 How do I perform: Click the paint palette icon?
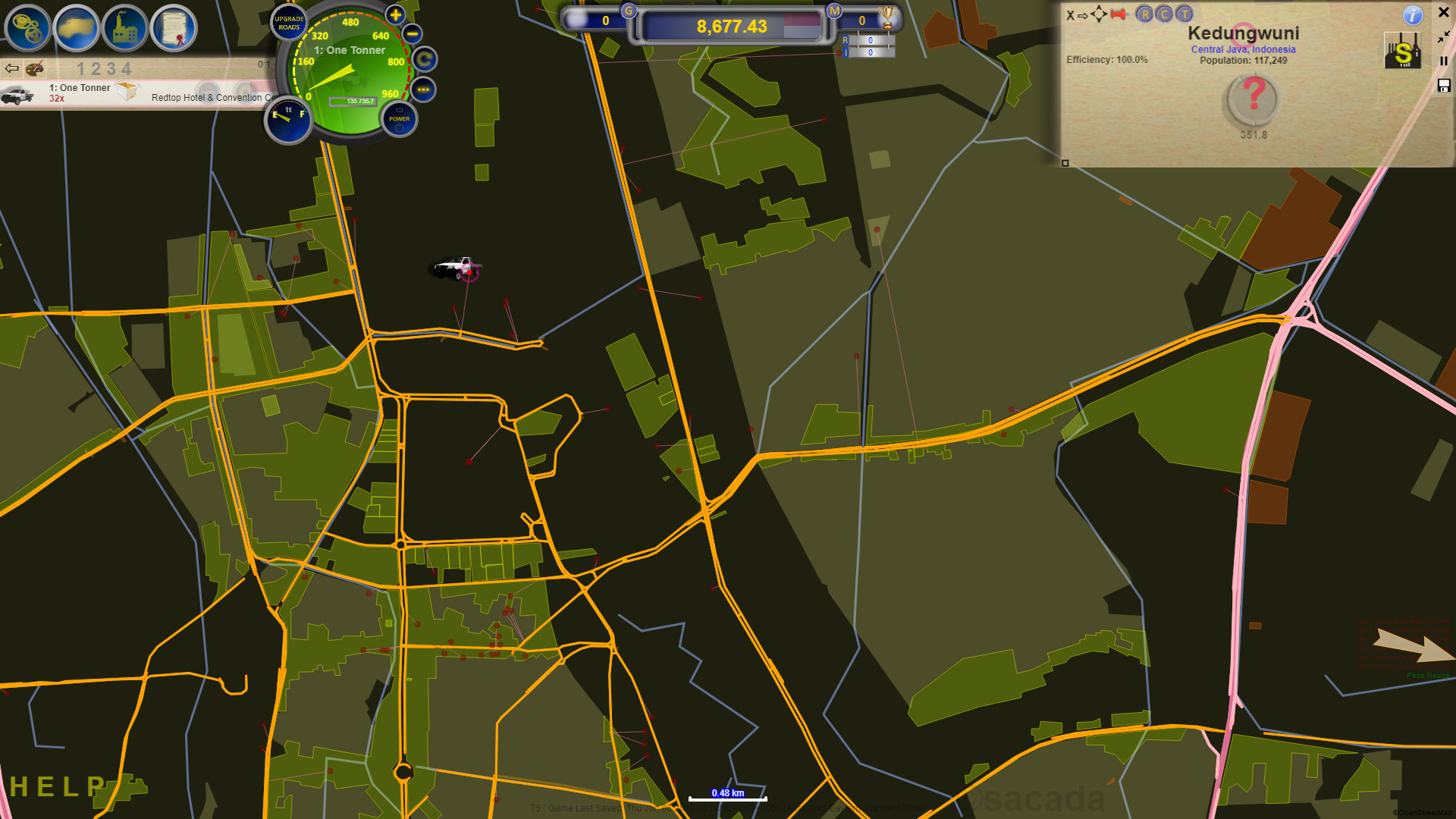33,68
